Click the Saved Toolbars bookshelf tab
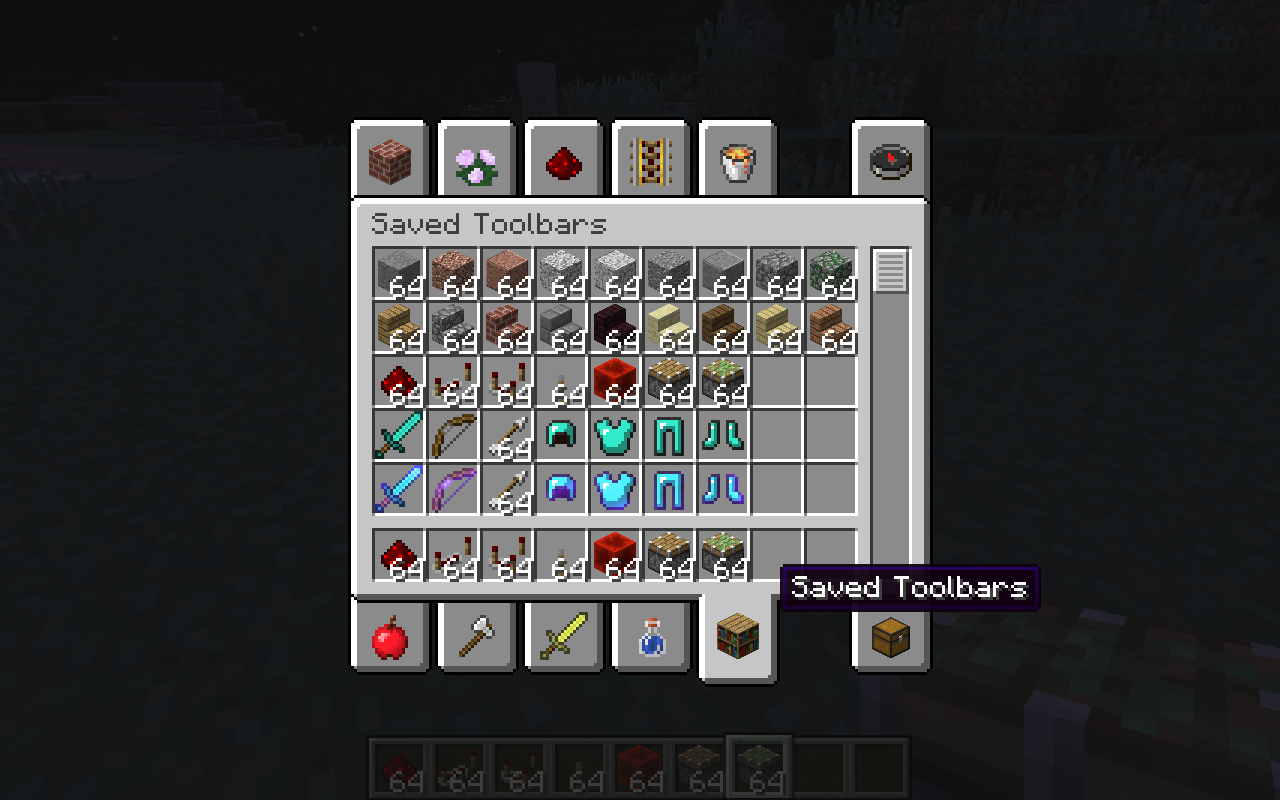Image resolution: width=1280 pixels, height=800 pixels. click(x=737, y=636)
